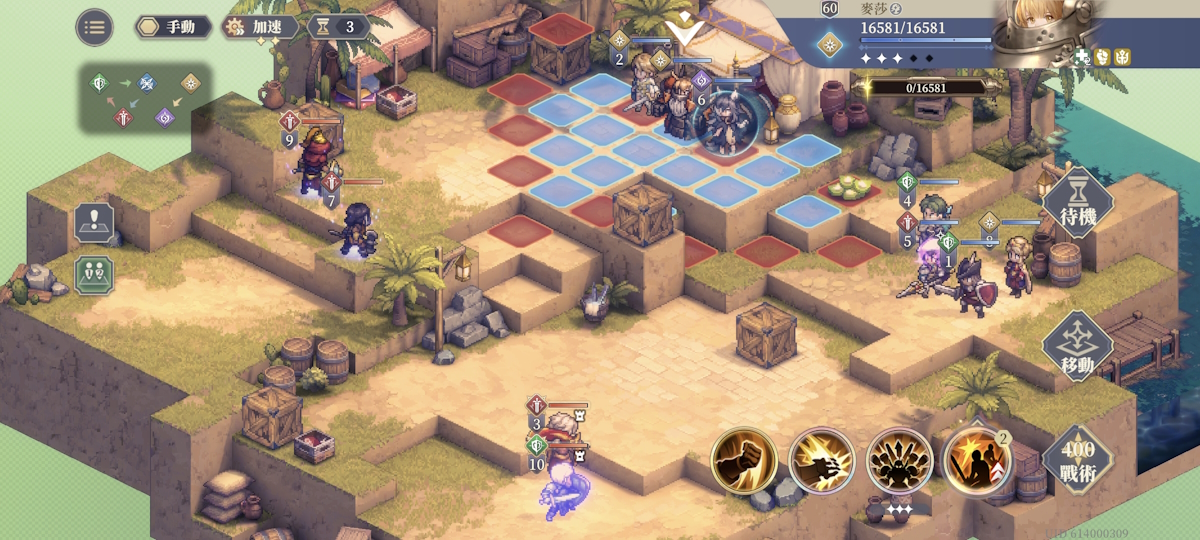Activate the clenched fist punch skill
The width and height of the screenshot is (1200, 540).
click(744, 461)
